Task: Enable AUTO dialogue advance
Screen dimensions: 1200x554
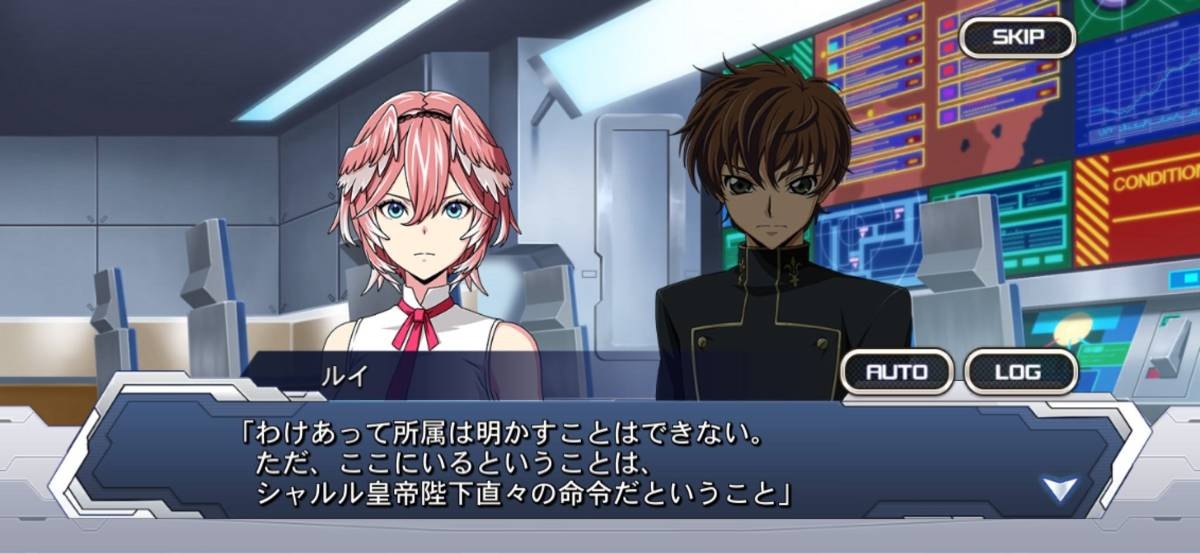Action: (x=896, y=372)
